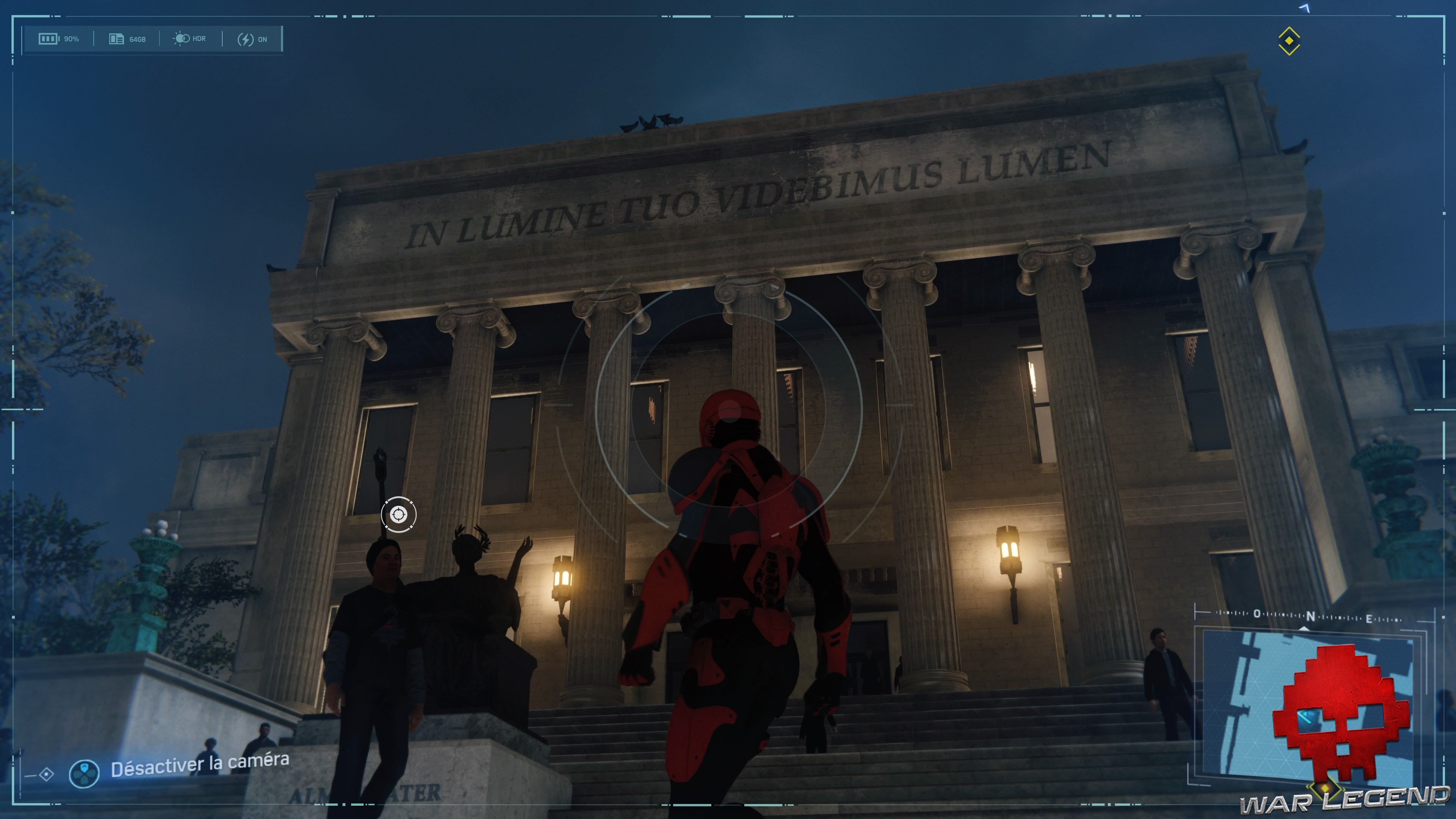Click the flash lightning bolt icon
1456x819 pixels.
[x=246, y=39]
